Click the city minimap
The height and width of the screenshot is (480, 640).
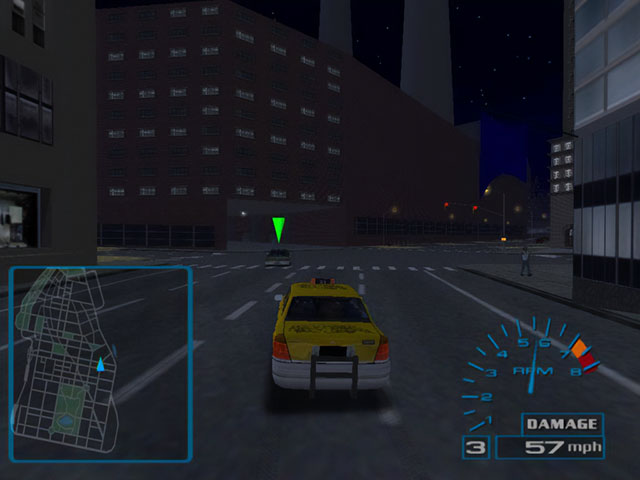pos(100,363)
